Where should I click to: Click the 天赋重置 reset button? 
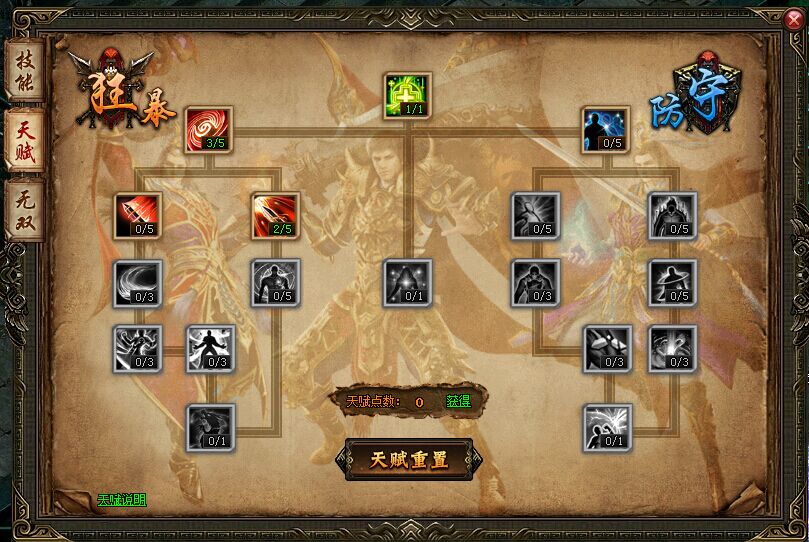pyautogui.click(x=408, y=459)
